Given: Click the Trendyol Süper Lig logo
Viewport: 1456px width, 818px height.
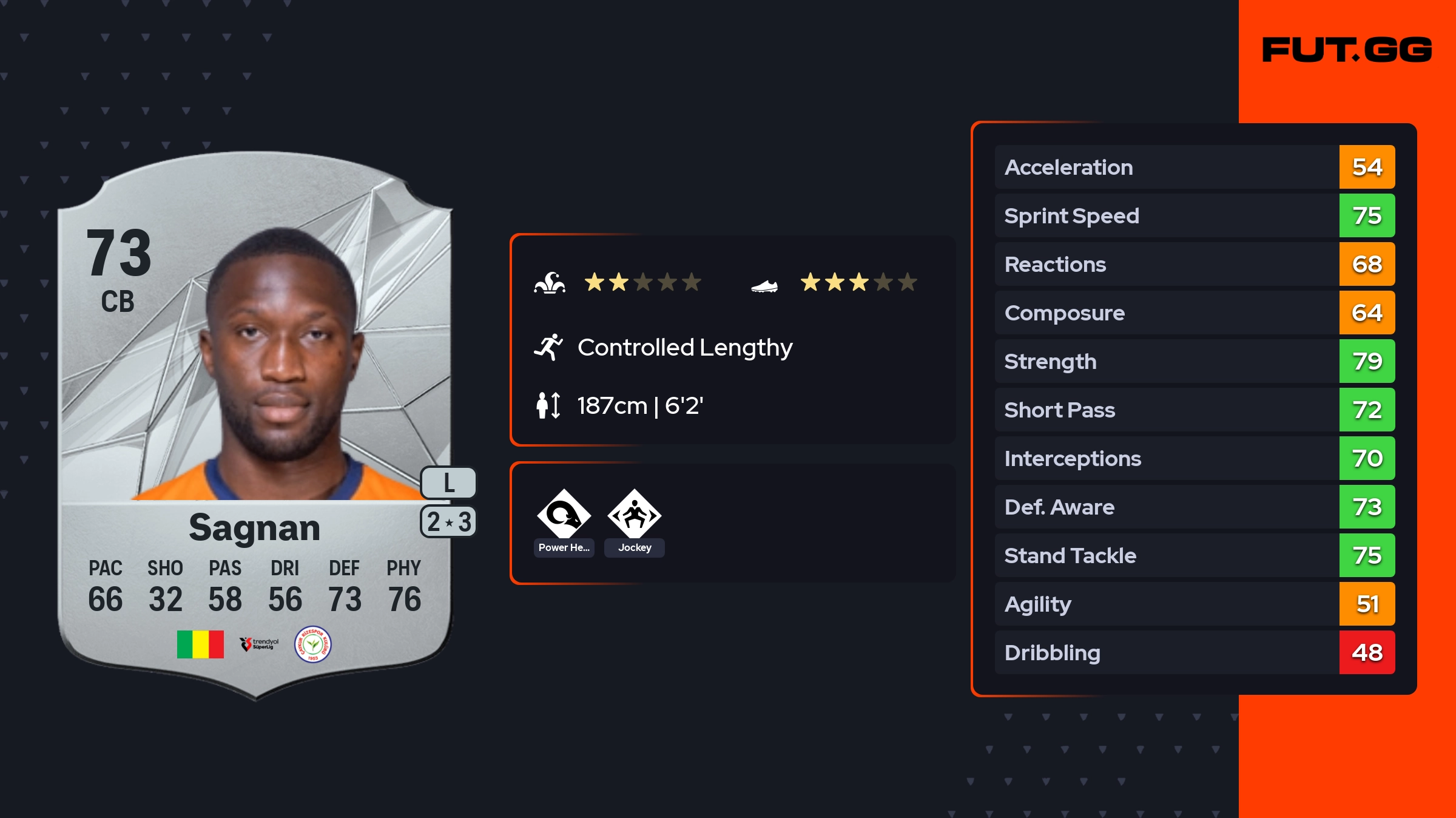Looking at the screenshot, I should click(x=259, y=644).
